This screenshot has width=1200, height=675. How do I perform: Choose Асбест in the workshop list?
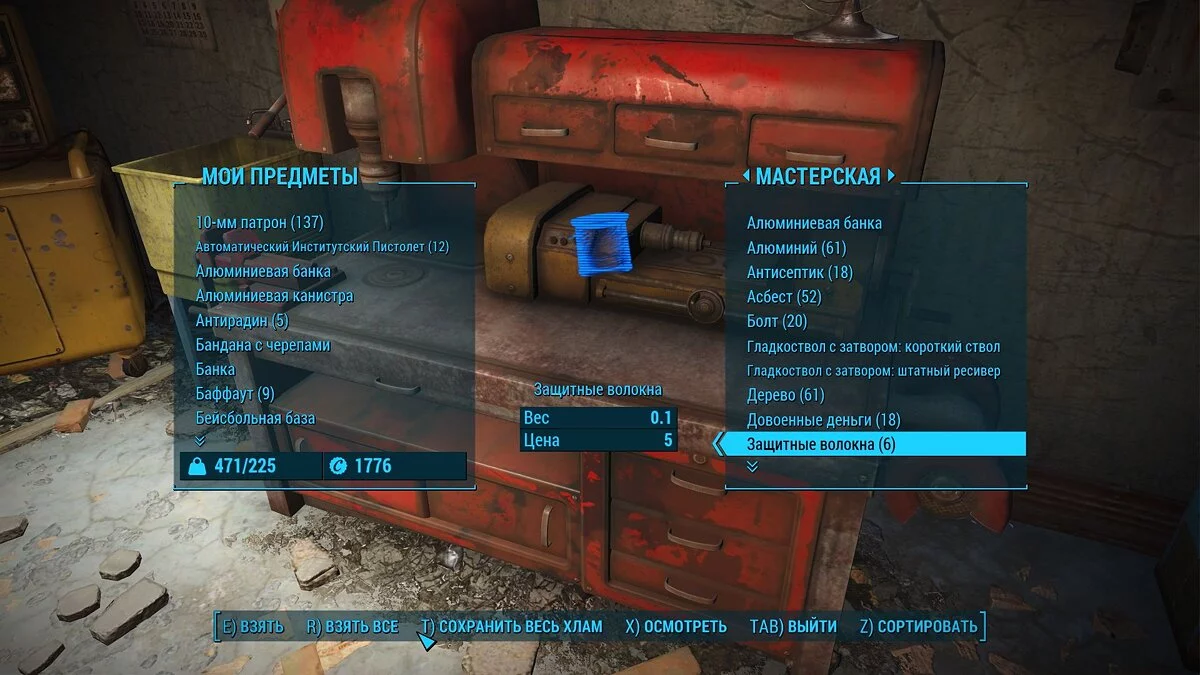coord(783,297)
